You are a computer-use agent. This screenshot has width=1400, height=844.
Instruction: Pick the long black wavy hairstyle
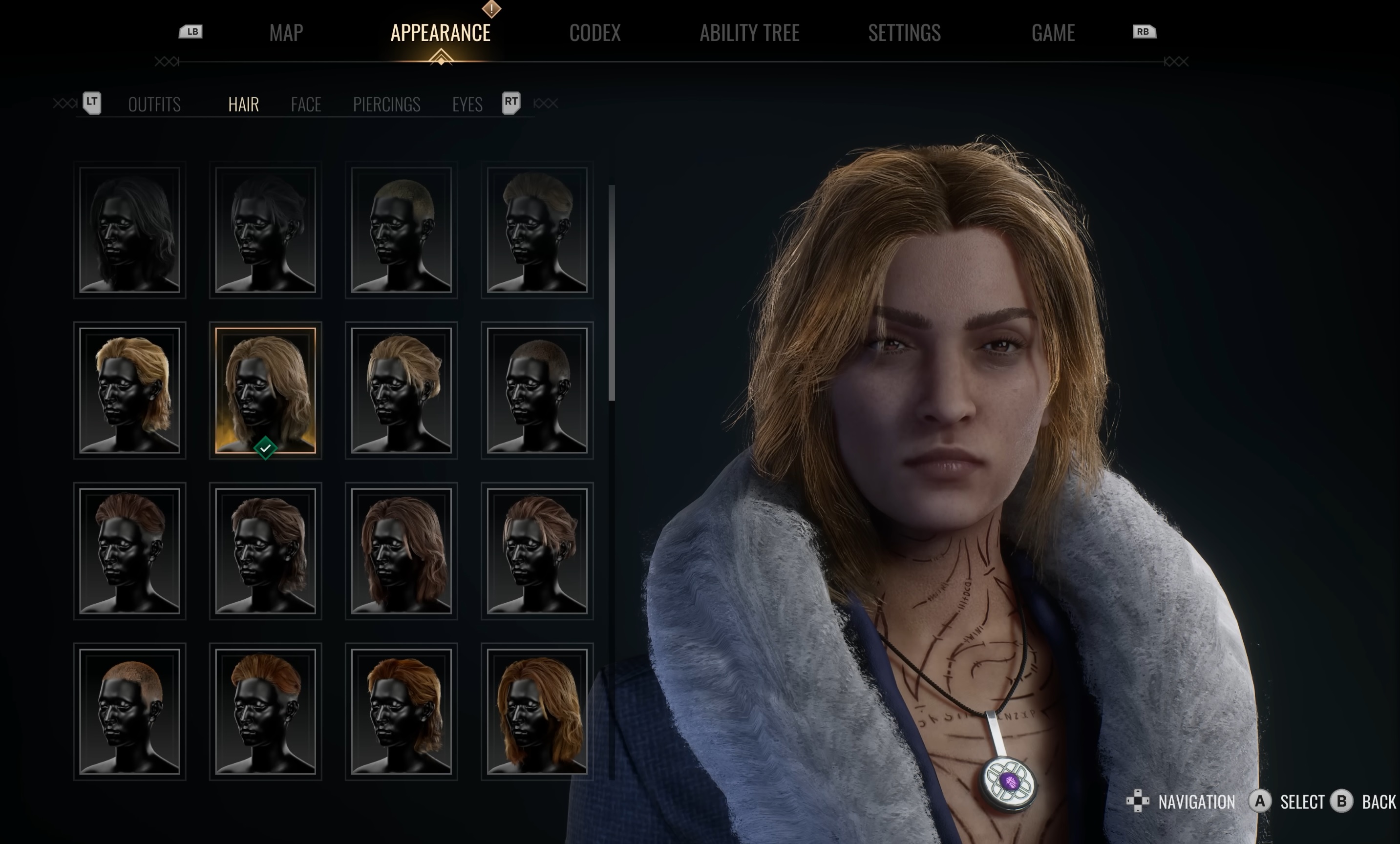tap(129, 230)
